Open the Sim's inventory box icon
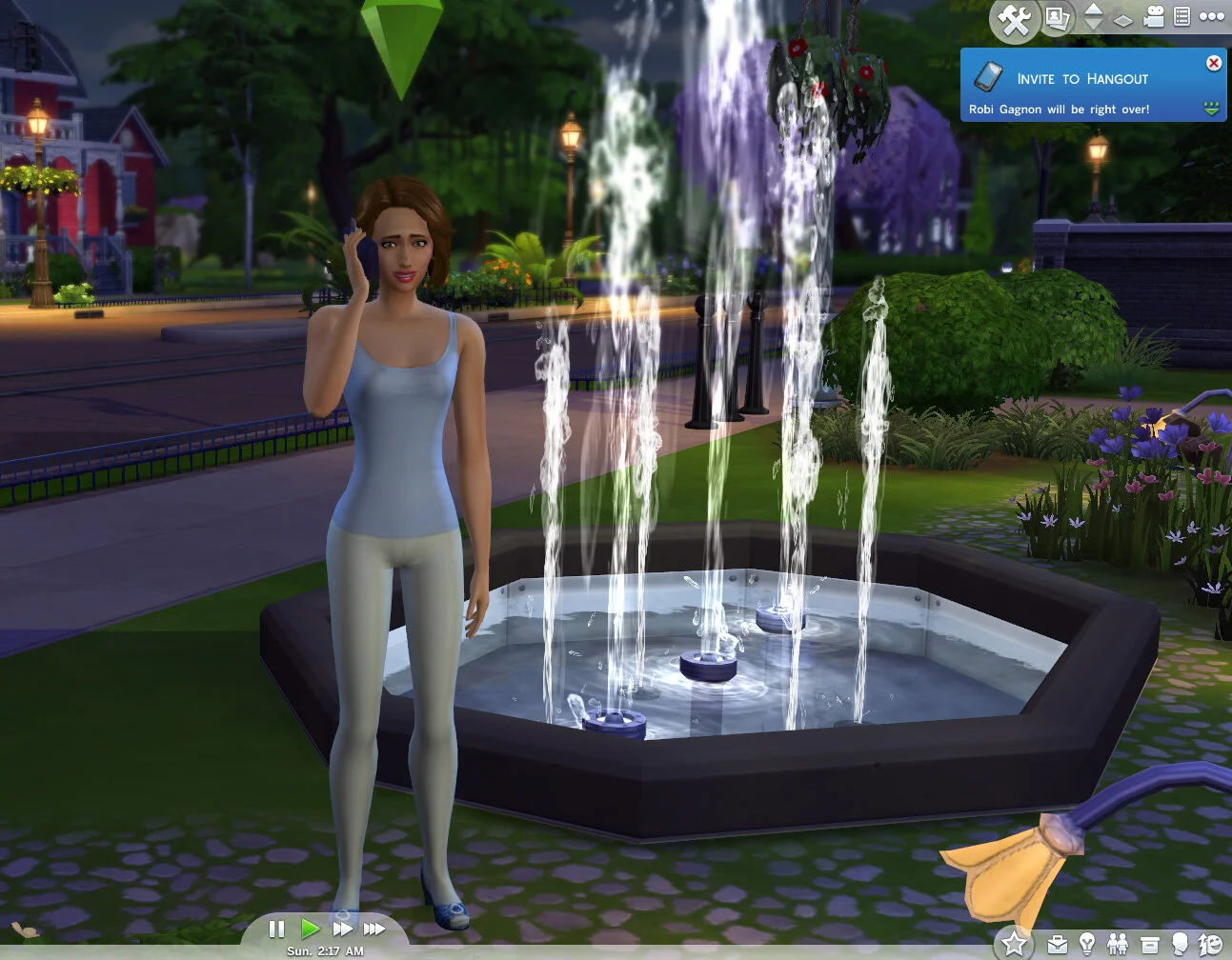This screenshot has width=1232, height=960. coord(1149,944)
